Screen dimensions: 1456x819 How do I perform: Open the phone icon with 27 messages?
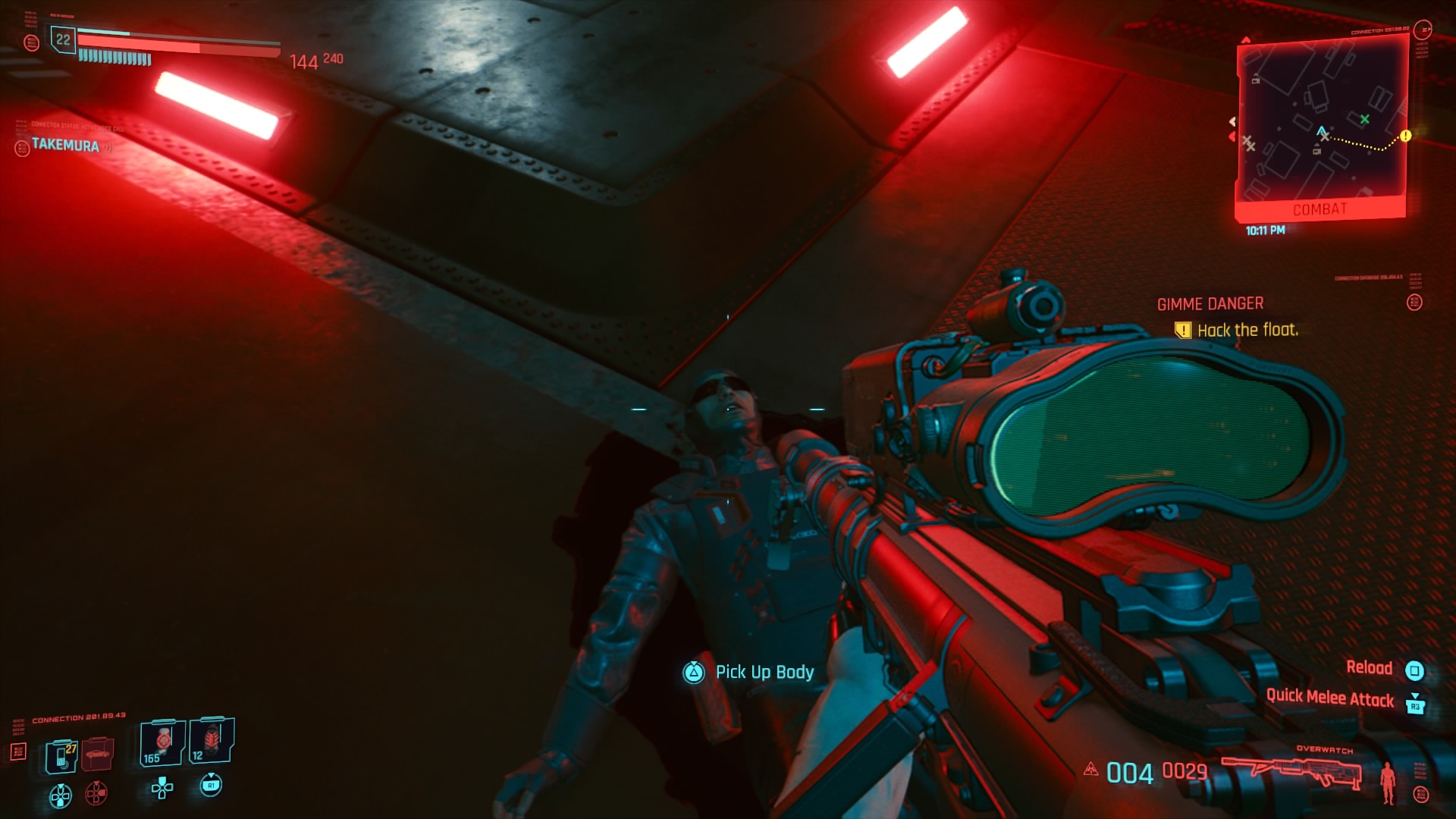coord(61,756)
